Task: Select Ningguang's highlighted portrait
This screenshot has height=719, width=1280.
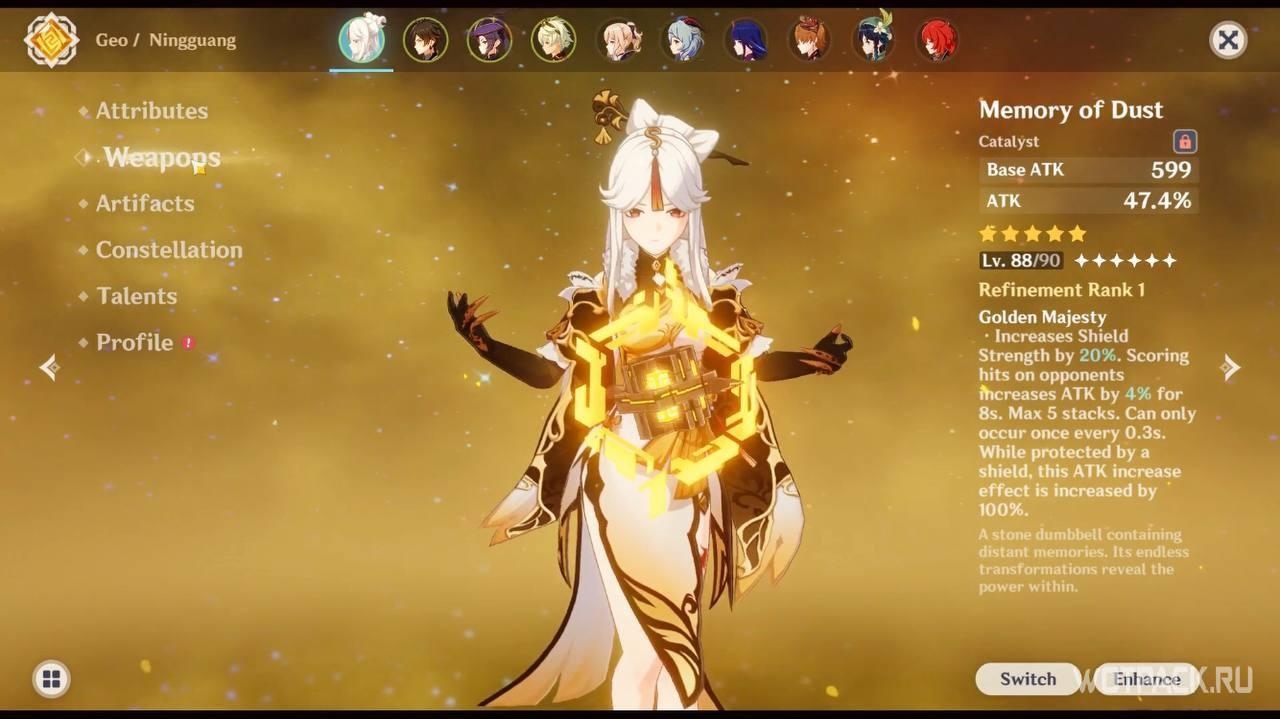Action: [x=361, y=40]
